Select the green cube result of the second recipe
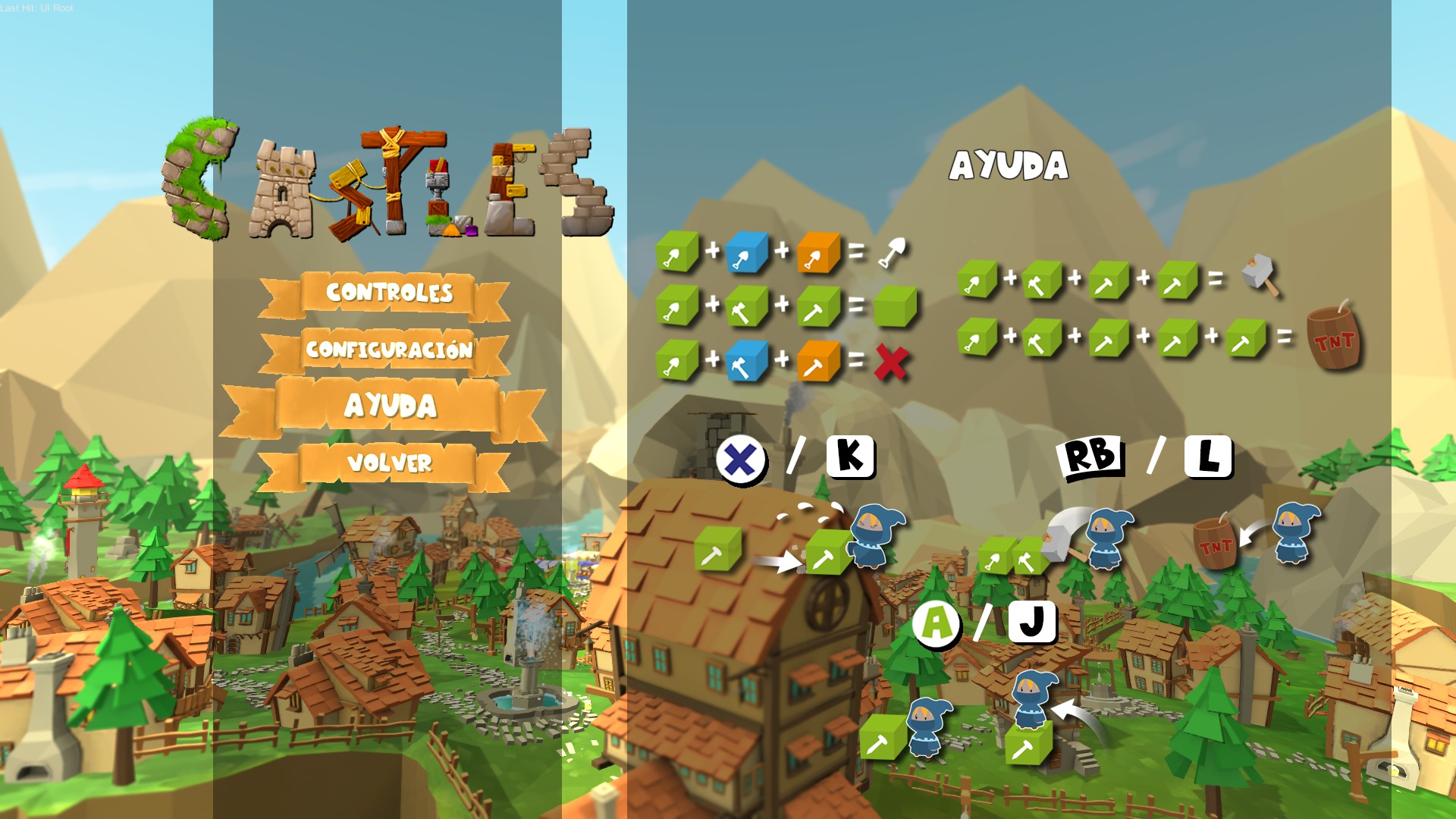Screen dimensions: 1456x819 (892, 306)
